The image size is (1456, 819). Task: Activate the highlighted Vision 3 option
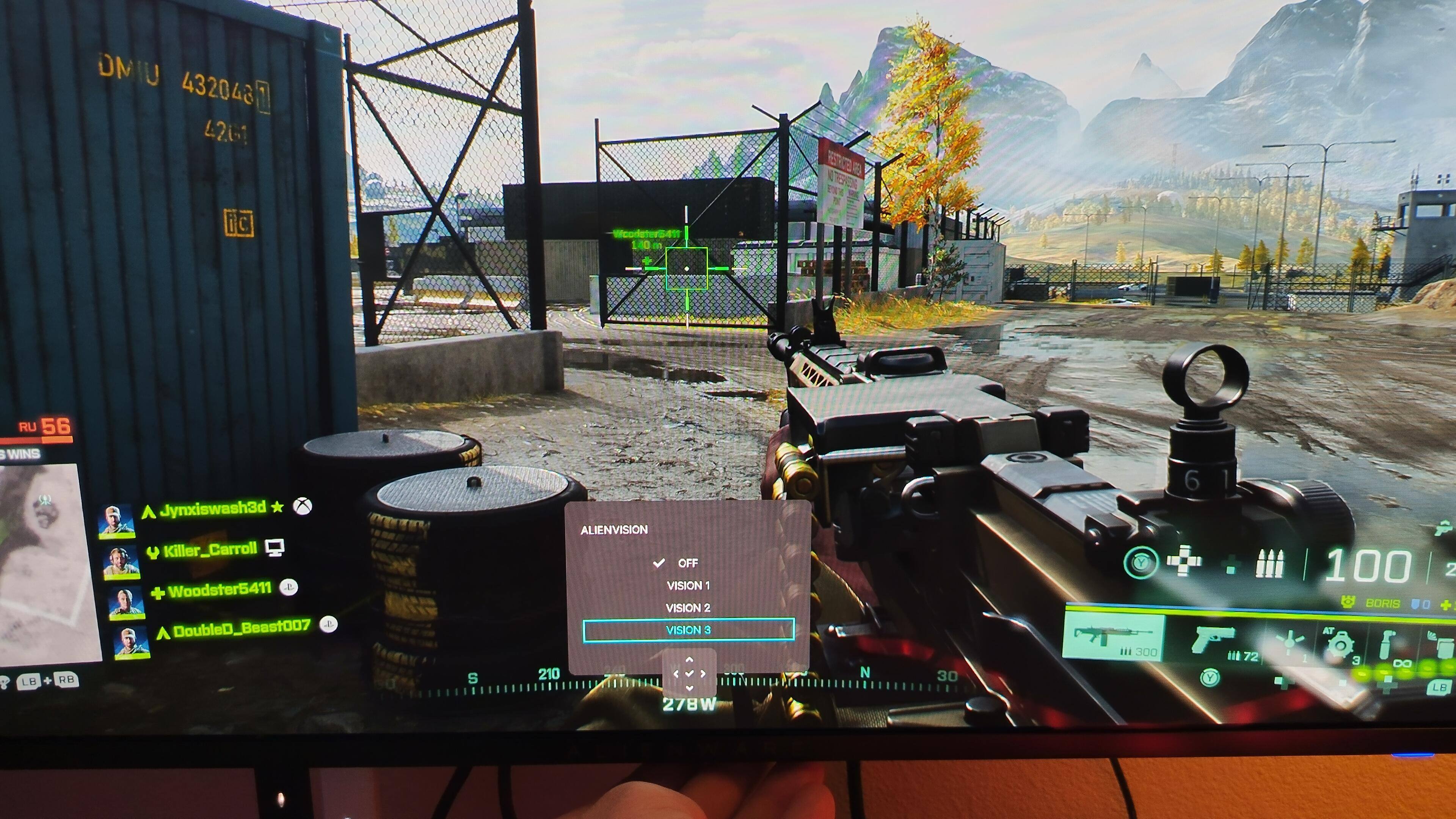click(688, 630)
